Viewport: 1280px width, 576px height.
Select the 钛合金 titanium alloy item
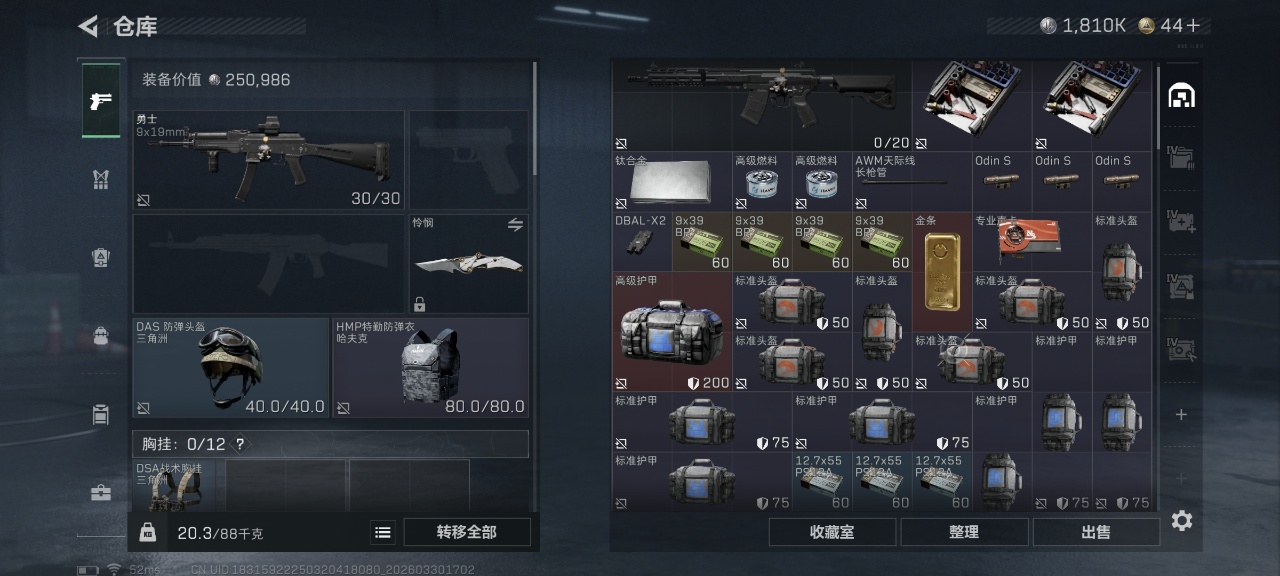(x=672, y=181)
